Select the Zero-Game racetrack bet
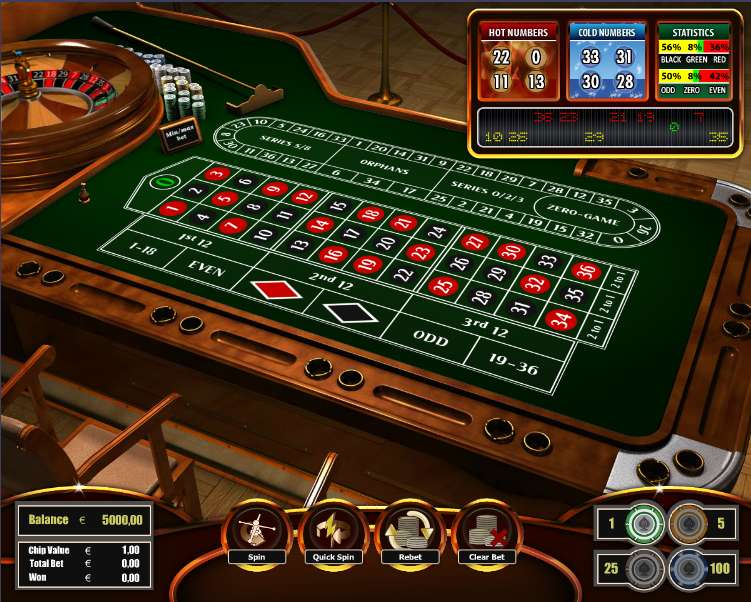 coord(583,212)
